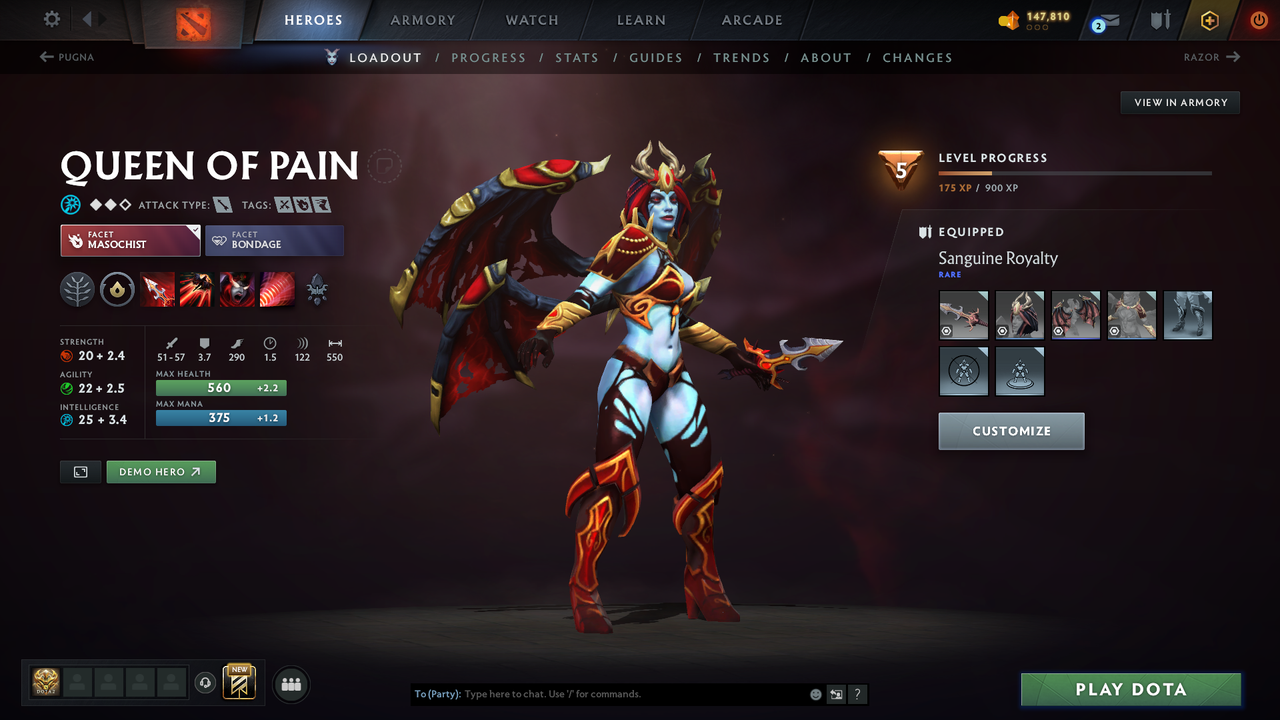Open the friends list people icon
The image size is (1280, 720).
tap(290, 683)
